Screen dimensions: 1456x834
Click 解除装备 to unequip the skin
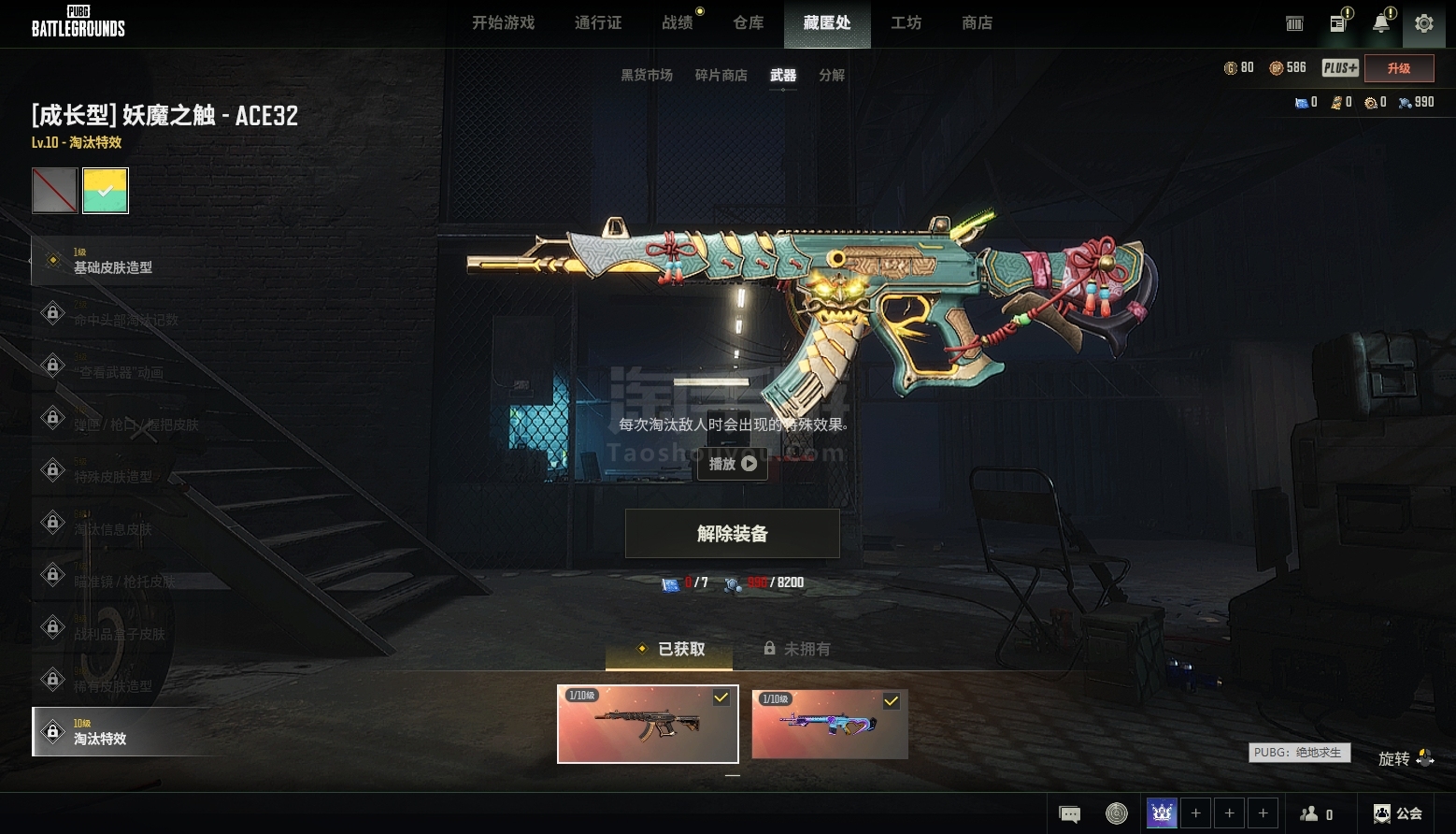733,534
